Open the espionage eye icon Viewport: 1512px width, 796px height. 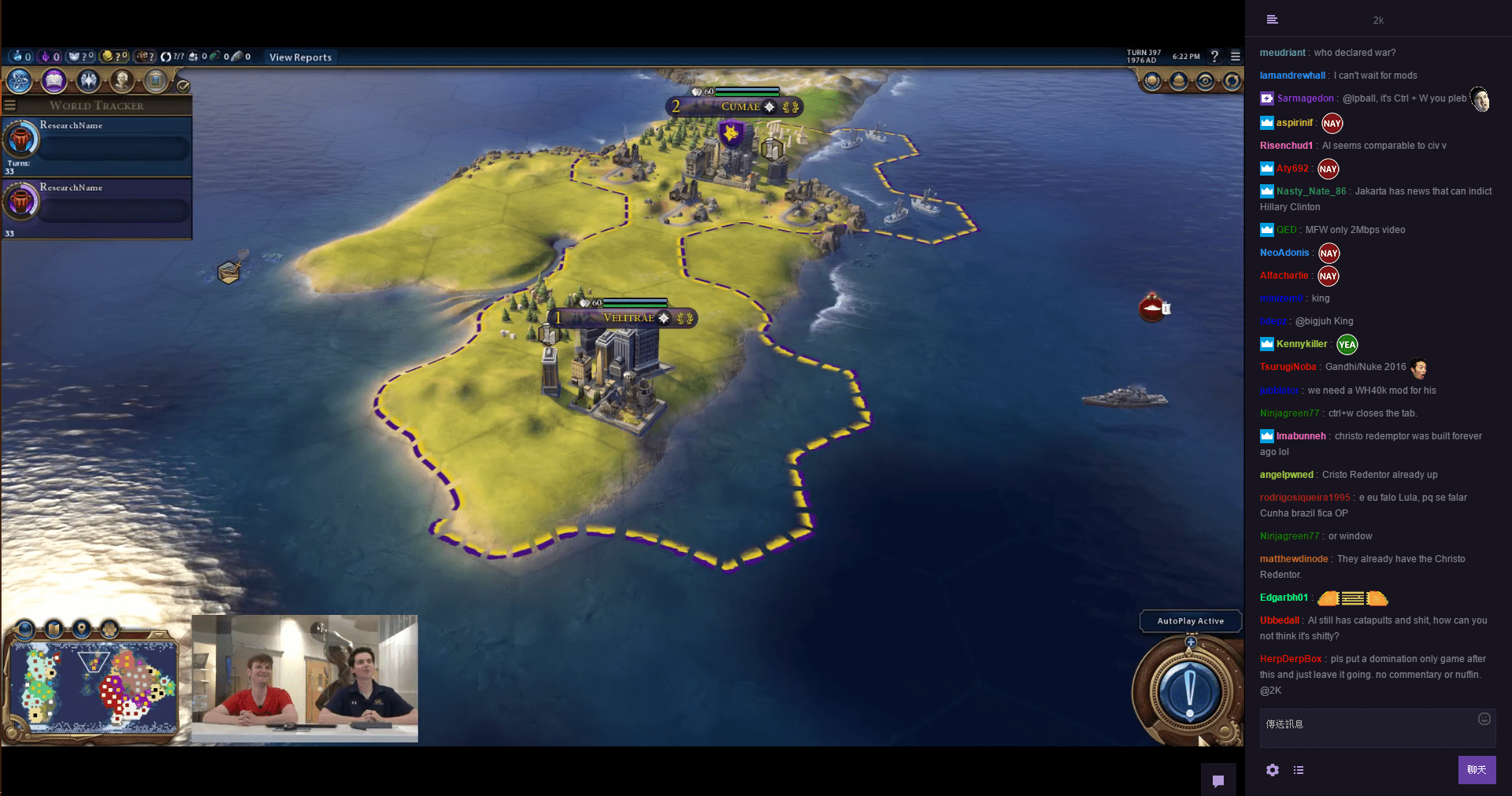tap(1206, 81)
